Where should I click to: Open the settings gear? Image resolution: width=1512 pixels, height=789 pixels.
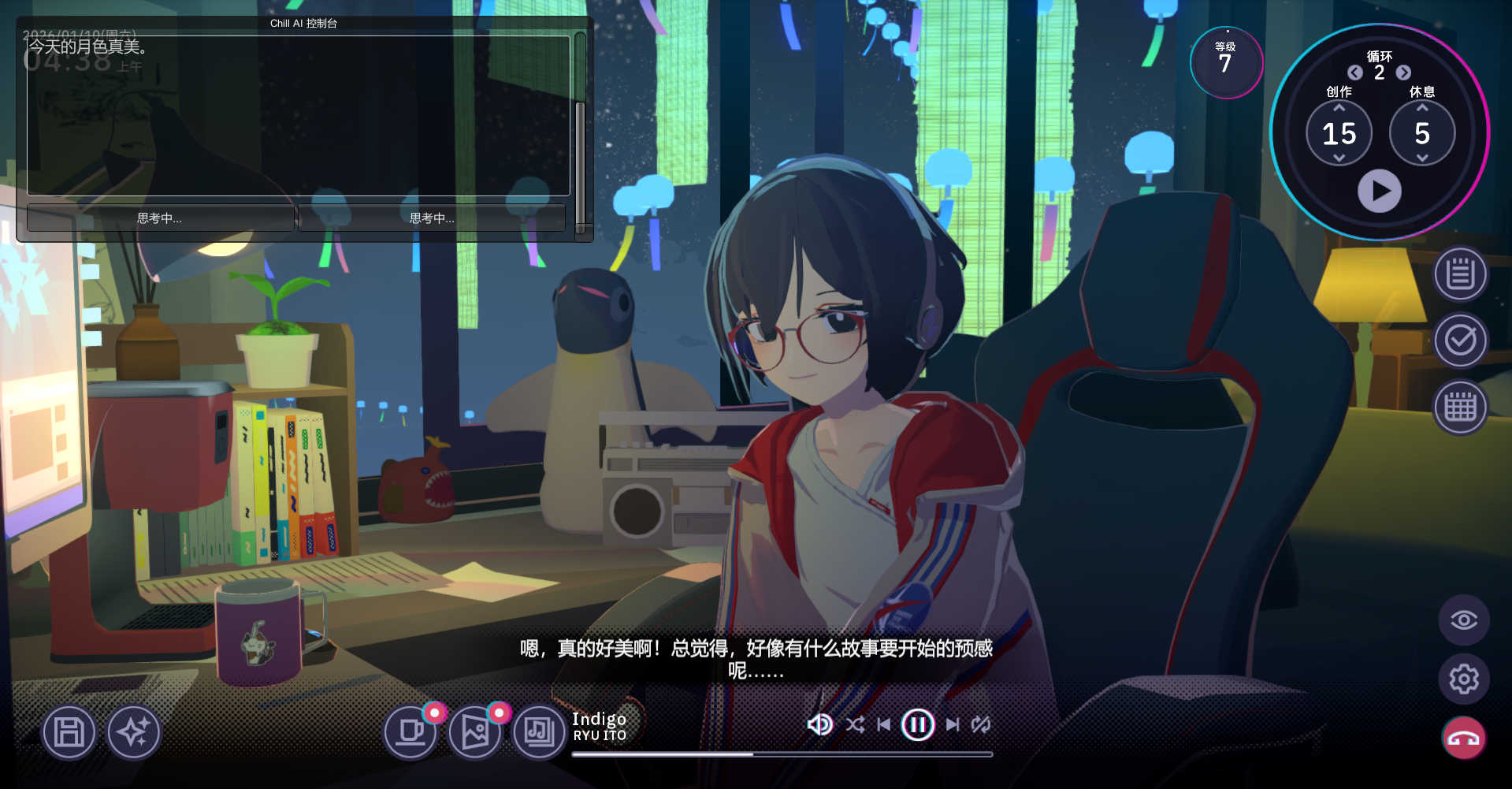(x=1463, y=678)
